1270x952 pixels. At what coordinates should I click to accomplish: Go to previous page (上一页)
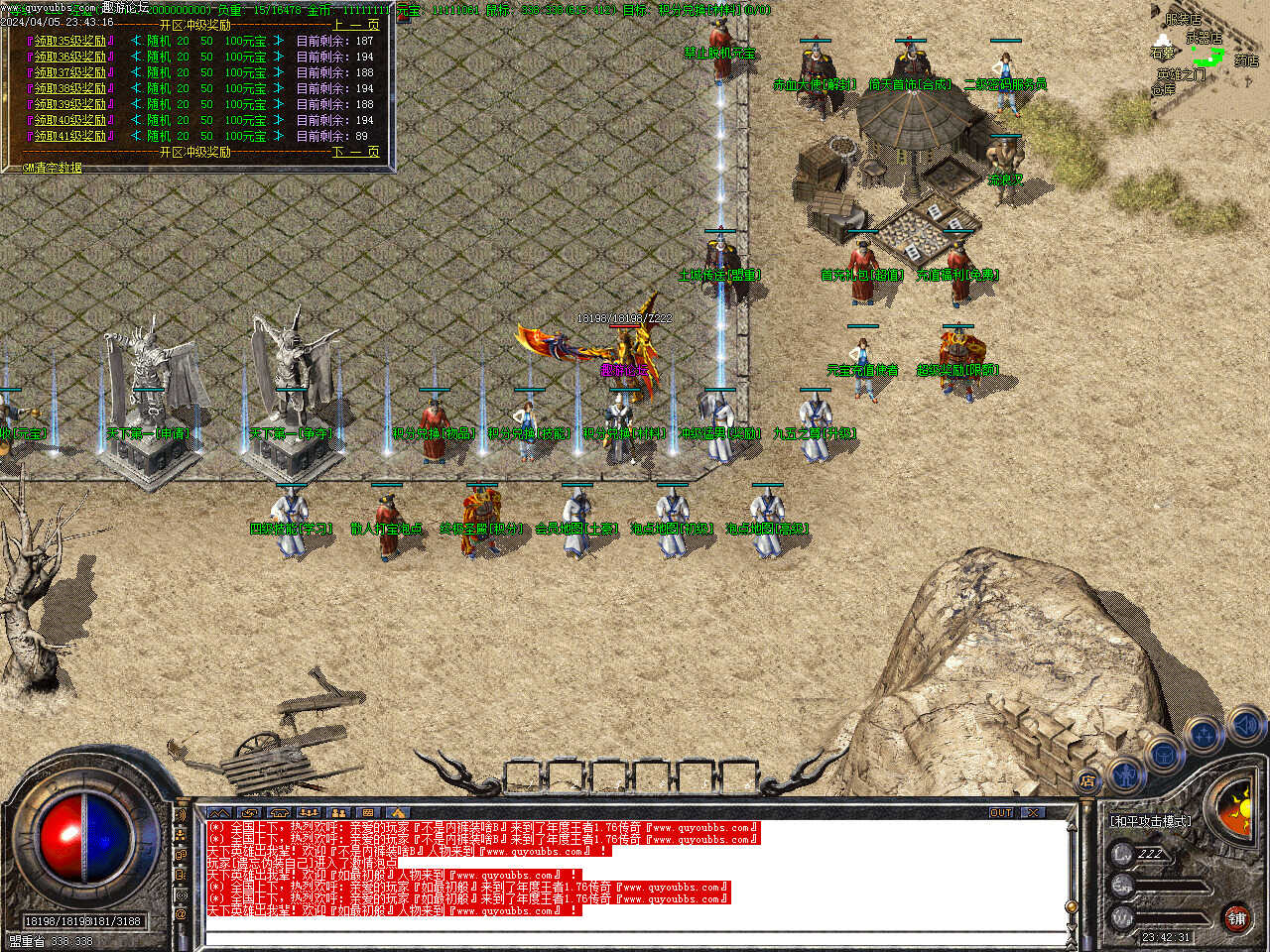[x=355, y=25]
